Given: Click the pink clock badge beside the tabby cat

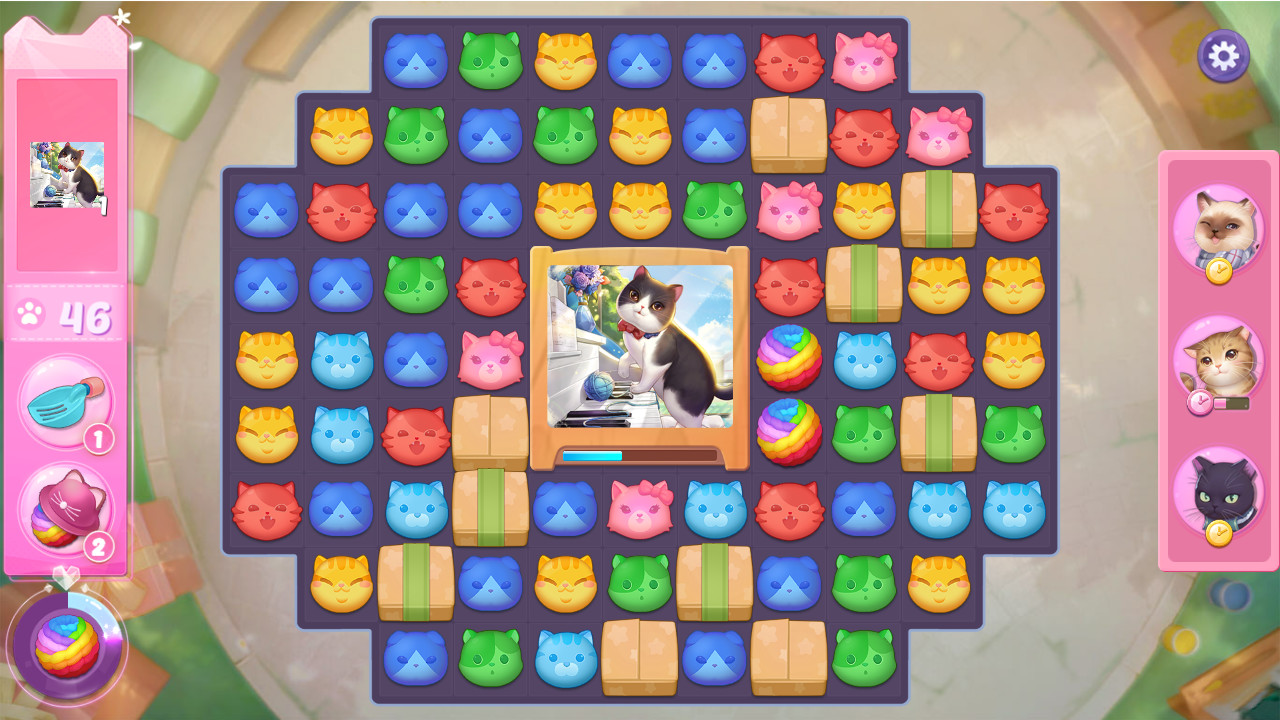Looking at the screenshot, I should click(1200, 399).
